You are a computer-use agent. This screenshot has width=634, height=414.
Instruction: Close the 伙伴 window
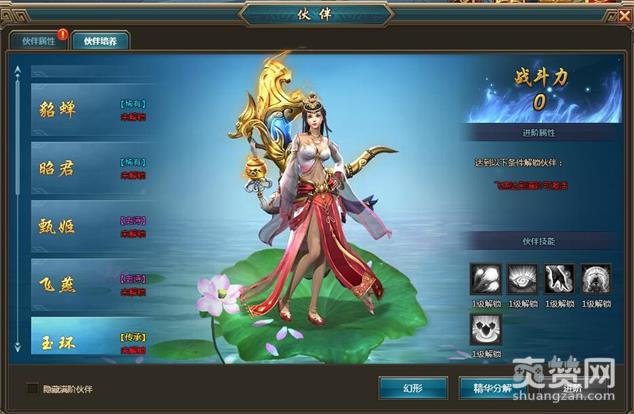[x=624, y=15]
